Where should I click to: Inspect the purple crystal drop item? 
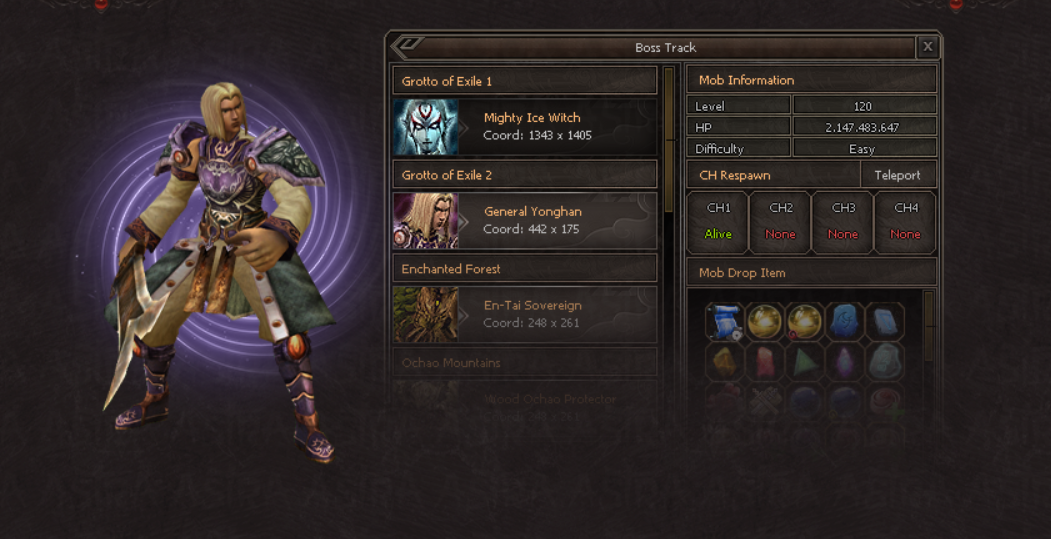click(x=845, y=360)
